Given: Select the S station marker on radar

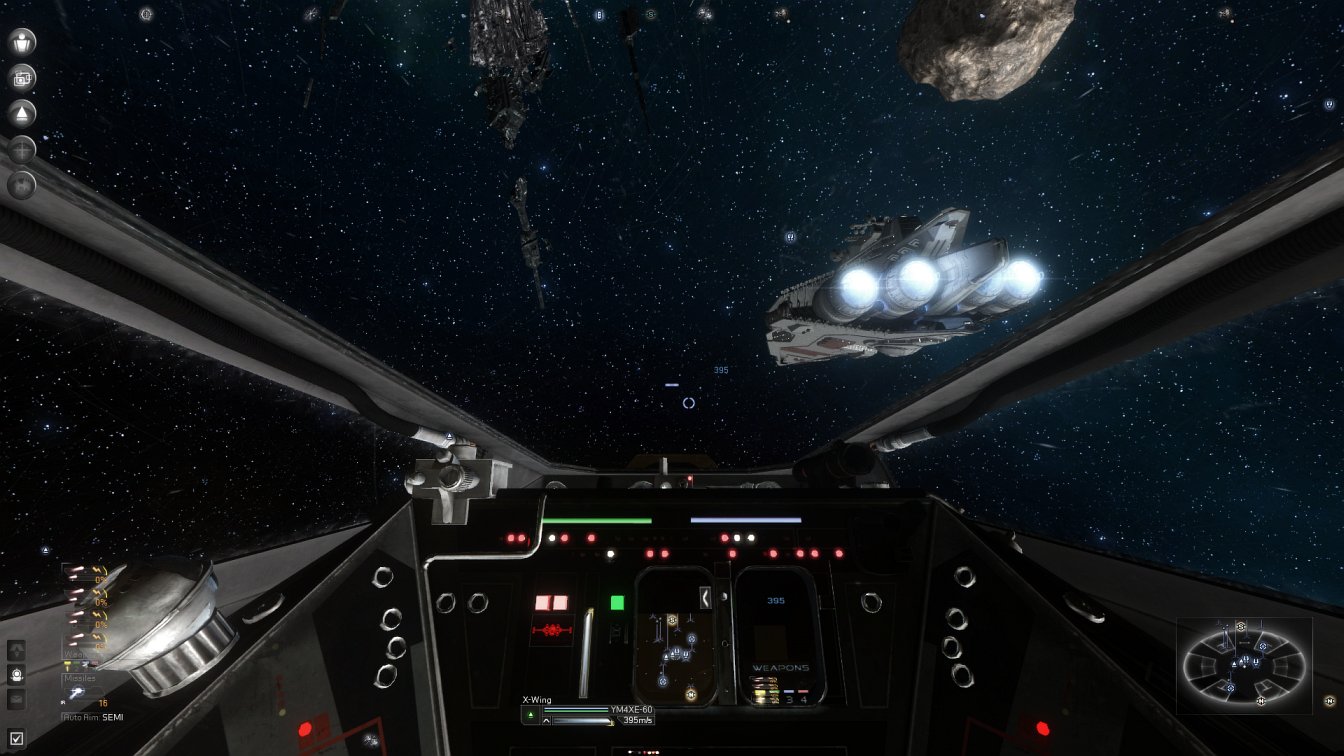Looking at the screenshot, I should click(x=1241, y=627).
